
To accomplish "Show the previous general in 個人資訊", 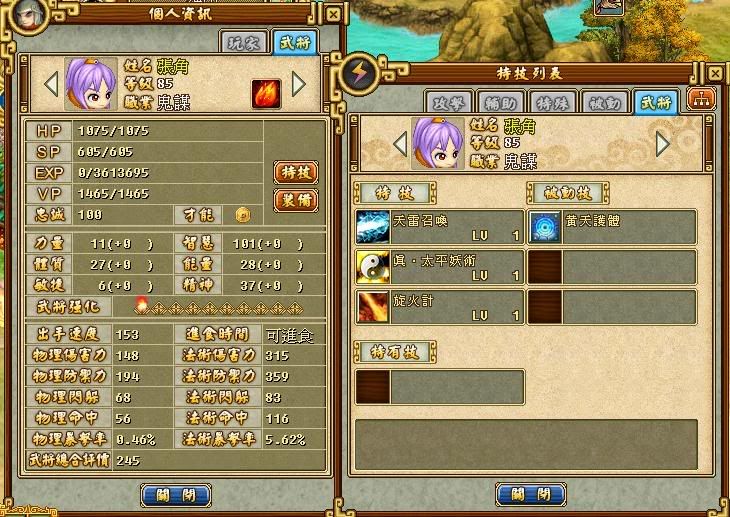I will coord(51,85).
